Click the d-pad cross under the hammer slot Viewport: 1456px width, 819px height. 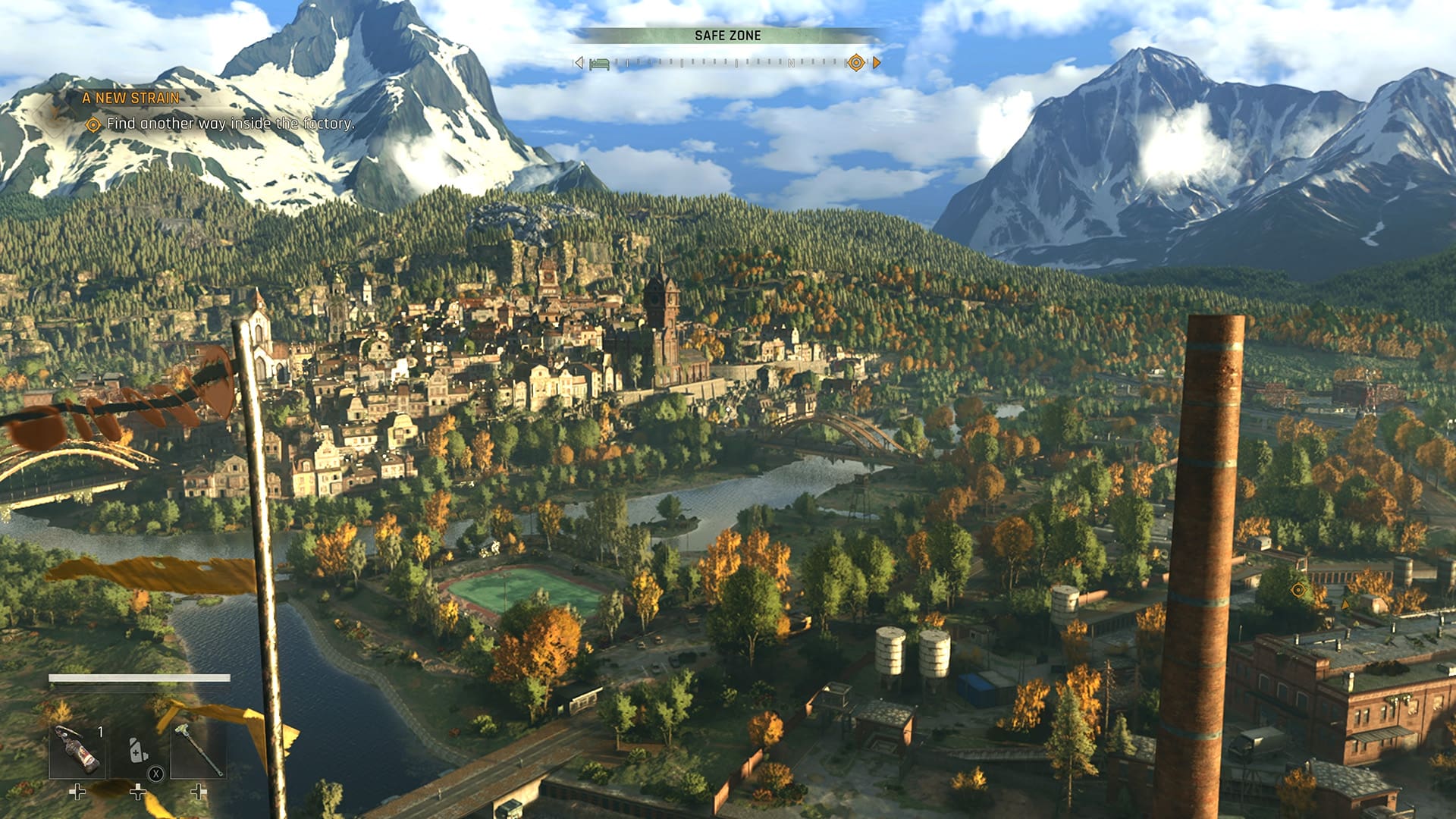(x=197, y=793)
